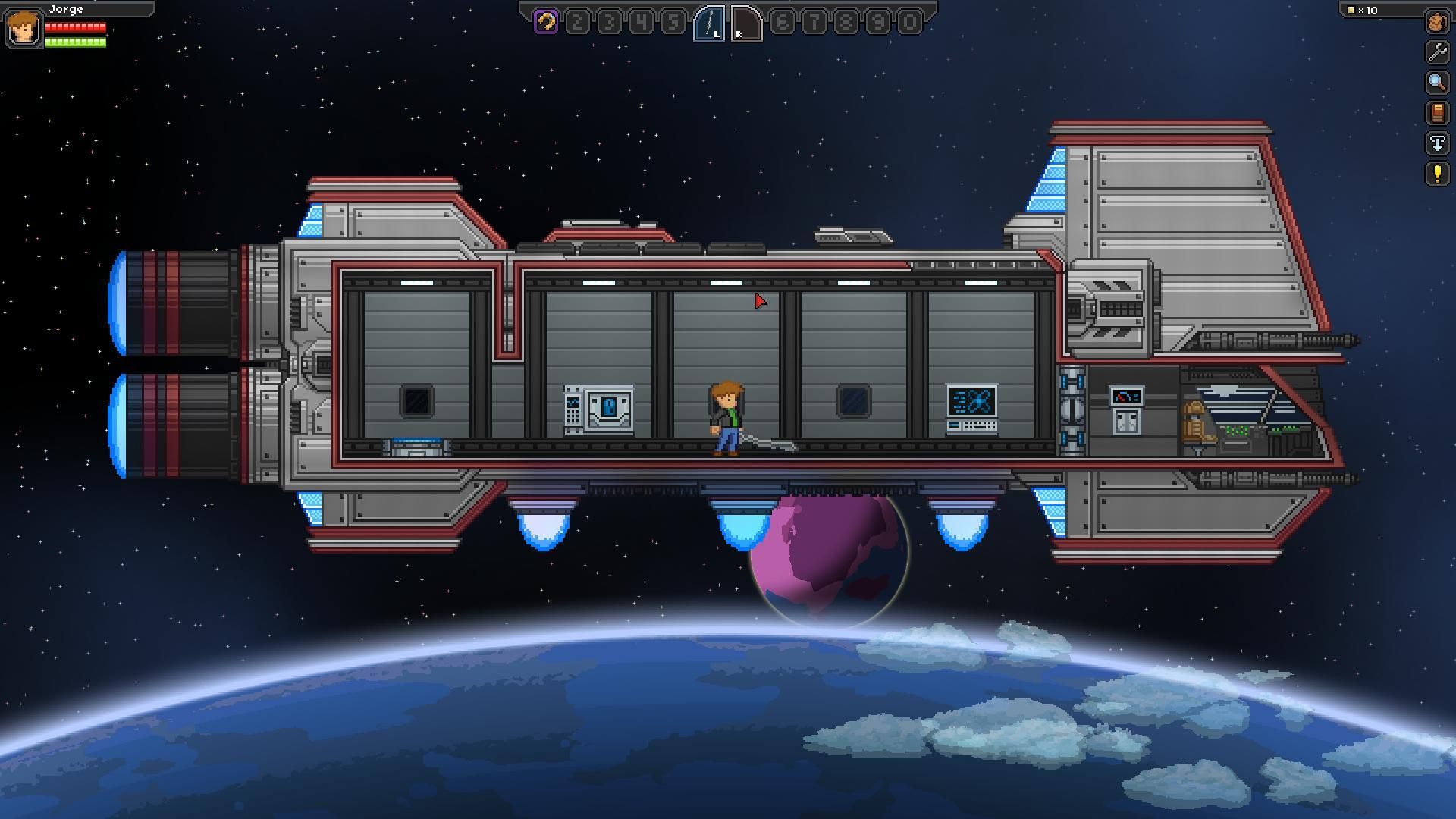Viewport: 1456px width, 819px height.
Task: Open the inventory bag icon
Action: click(x=1436, y=22)
